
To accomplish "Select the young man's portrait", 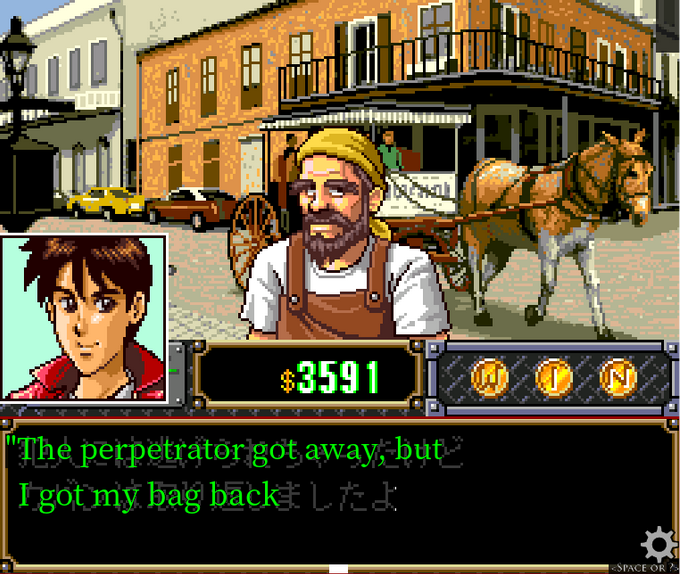I will (84, 317).
